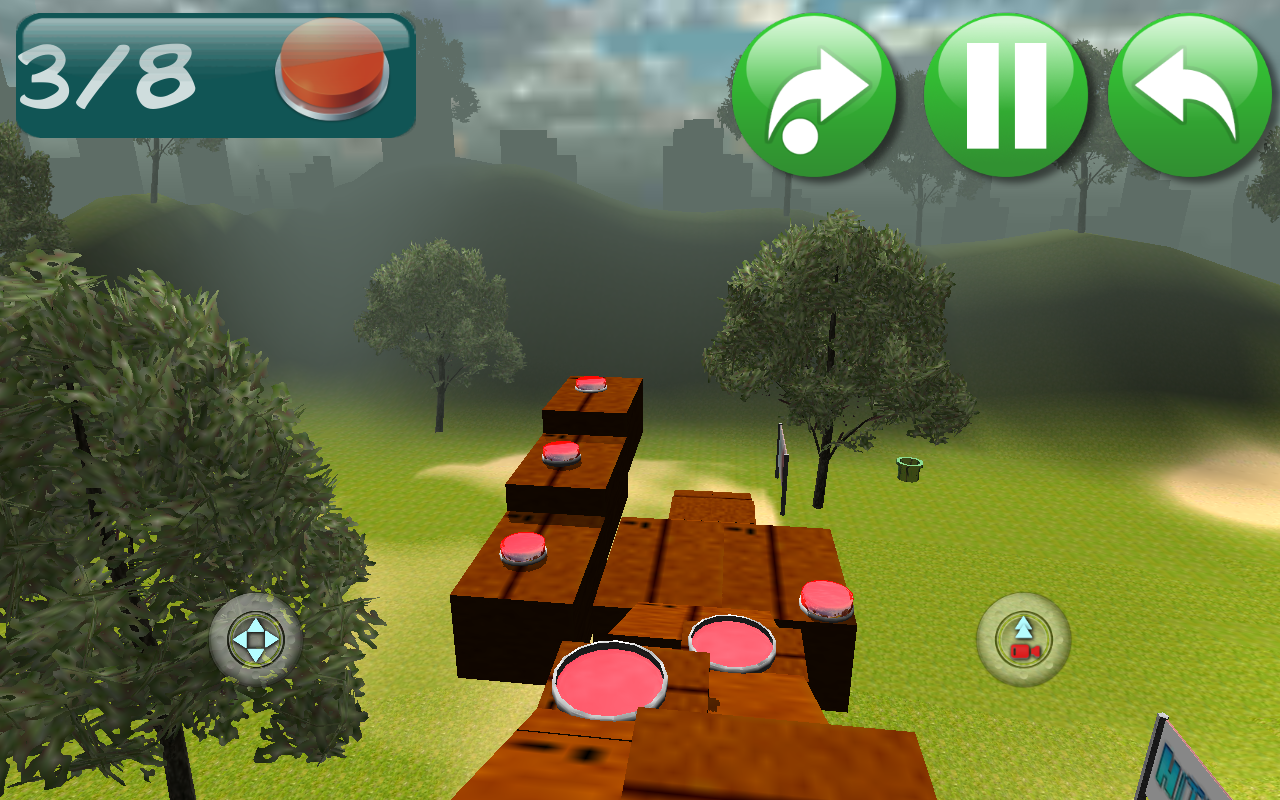Tap the green curved arrow with dot button
This screenshot has width=1280, height=800.
pos(814,96)
